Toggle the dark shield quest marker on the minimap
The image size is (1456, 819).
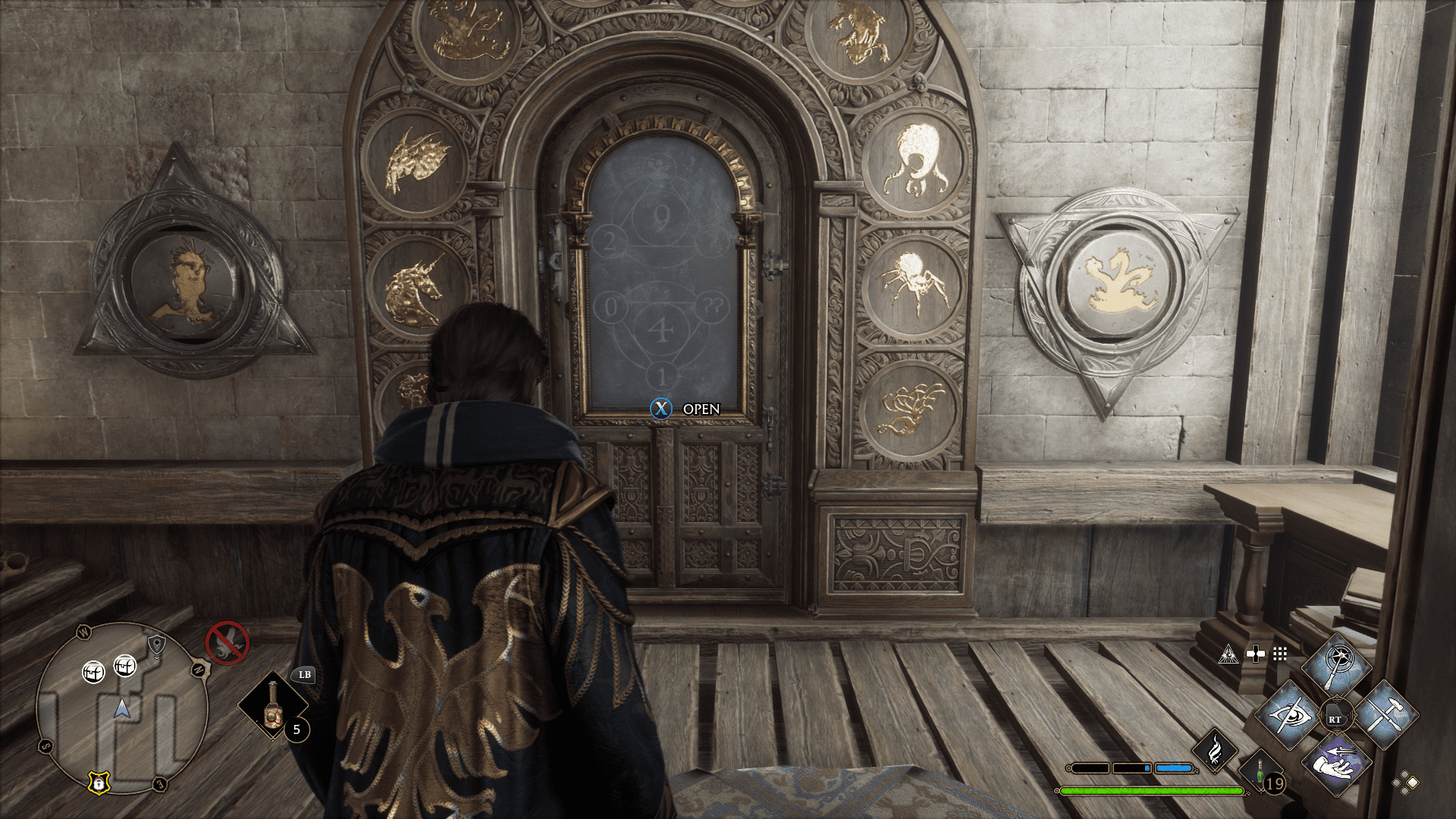tap(157, 645)
